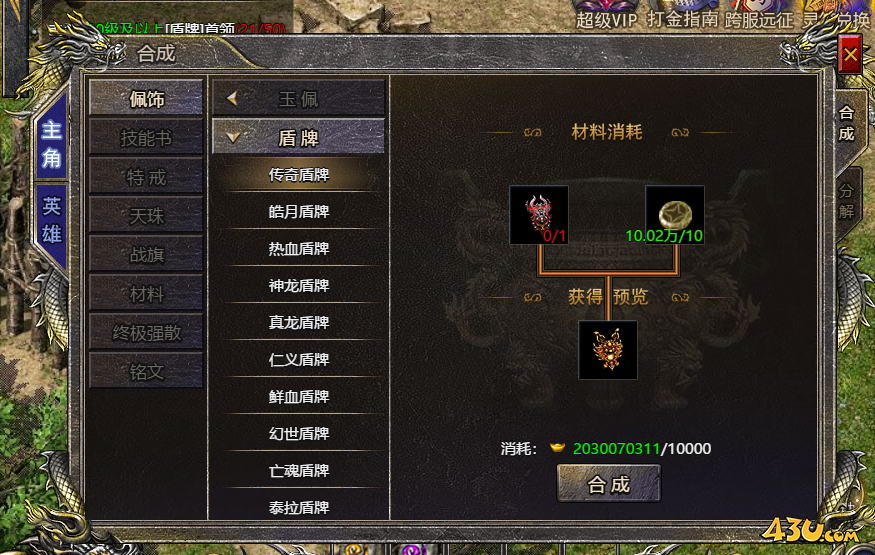Switch to the 英雄 side tab

(51, 220)
